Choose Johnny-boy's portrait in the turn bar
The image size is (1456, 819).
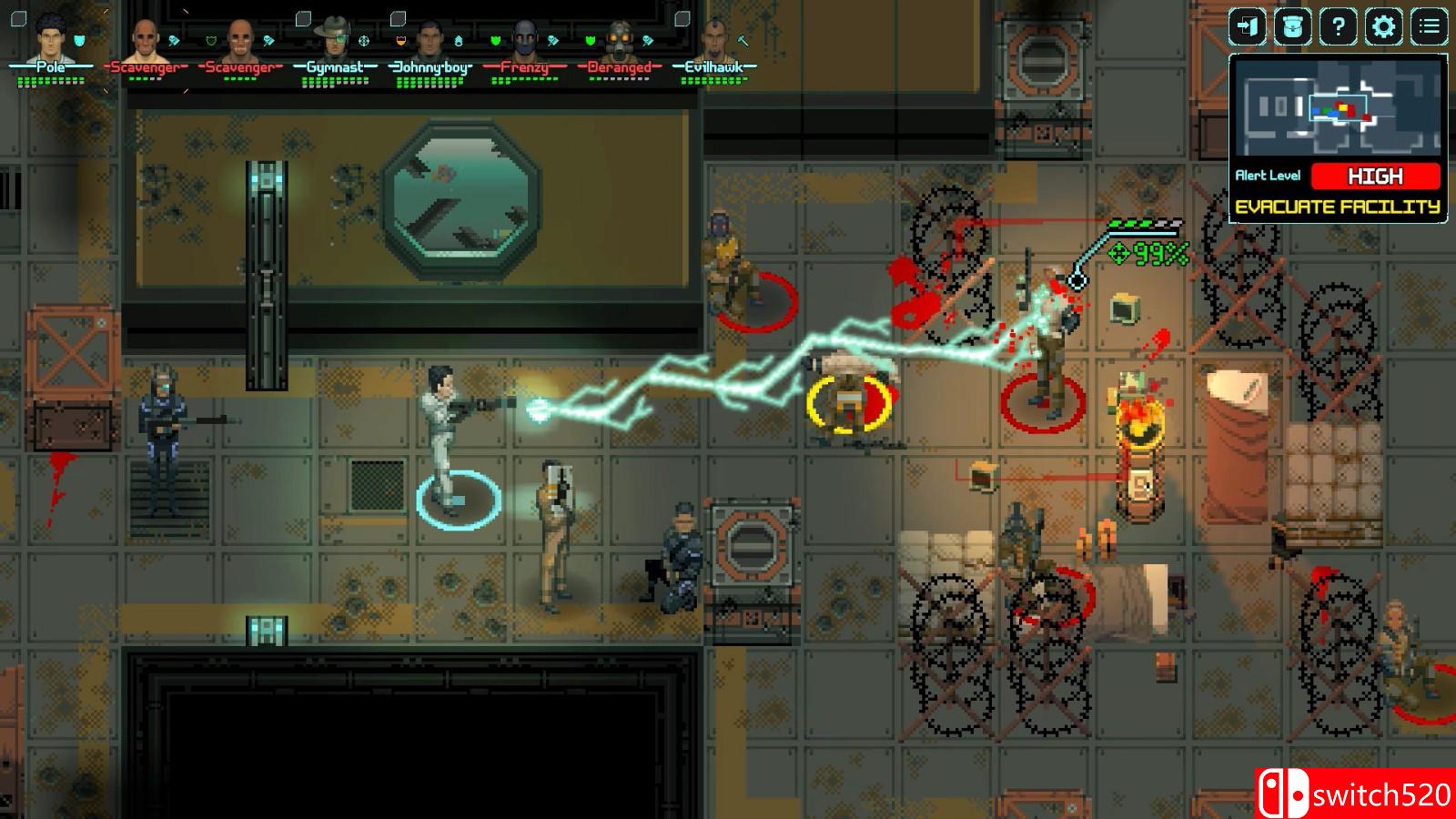(x=430, y=39)
